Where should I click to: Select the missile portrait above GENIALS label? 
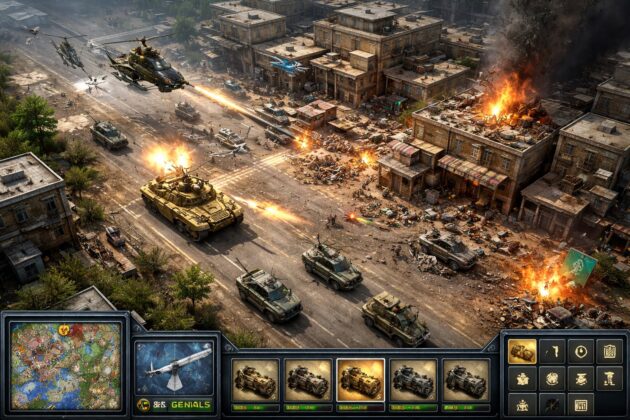pos(174,367)
